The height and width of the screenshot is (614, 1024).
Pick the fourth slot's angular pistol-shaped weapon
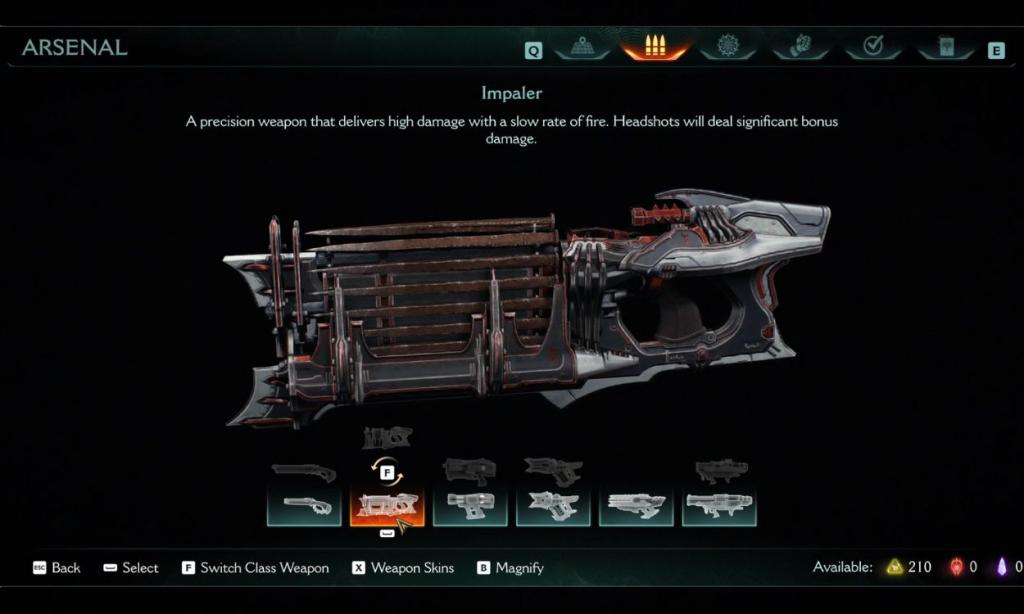coord(553,506)
